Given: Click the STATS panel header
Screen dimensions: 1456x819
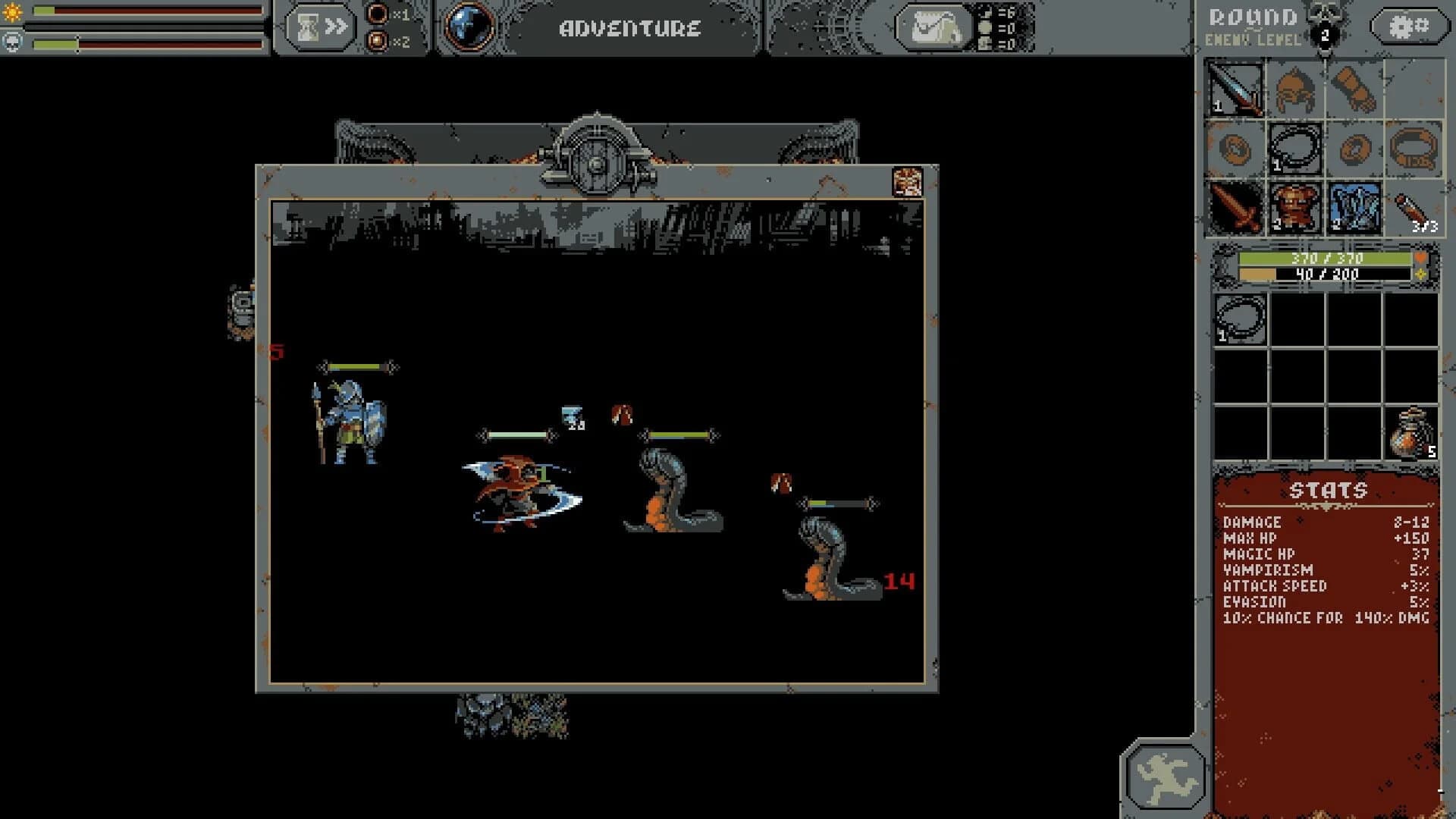Looking at the screenshot, I should pyautogui.click(x=1326, y=490).
